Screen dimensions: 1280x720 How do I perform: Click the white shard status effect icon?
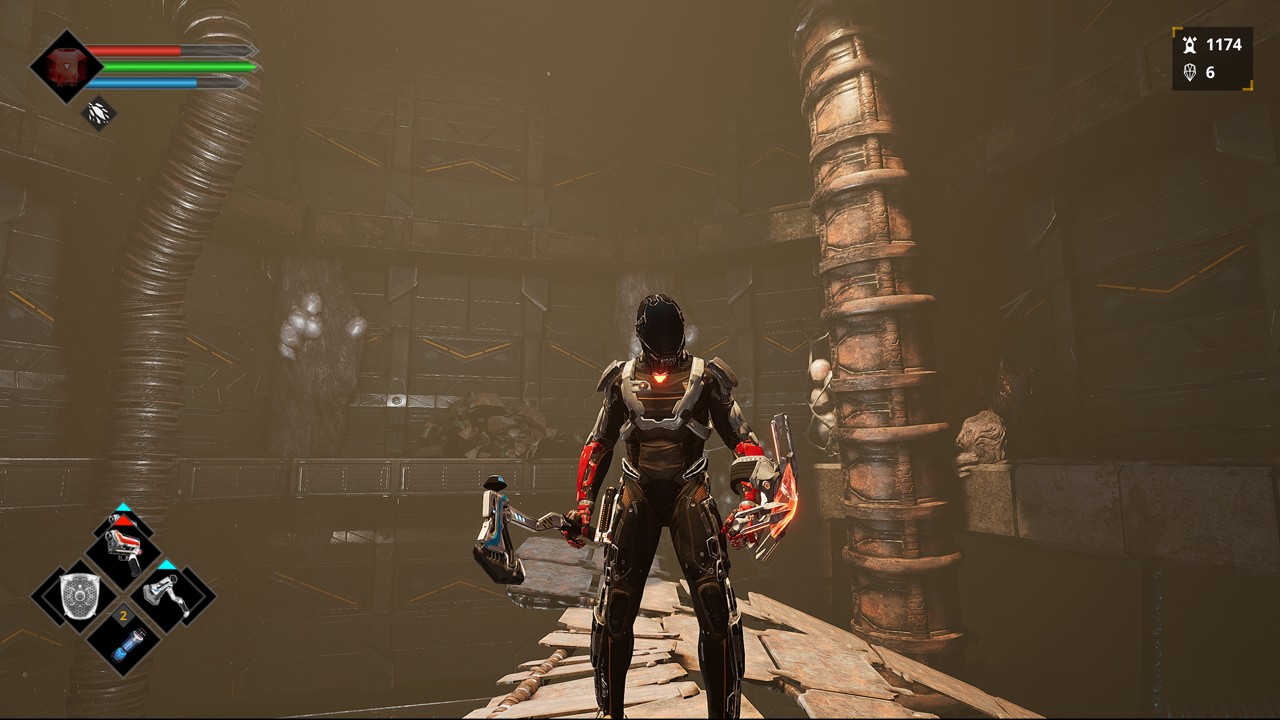98,112
